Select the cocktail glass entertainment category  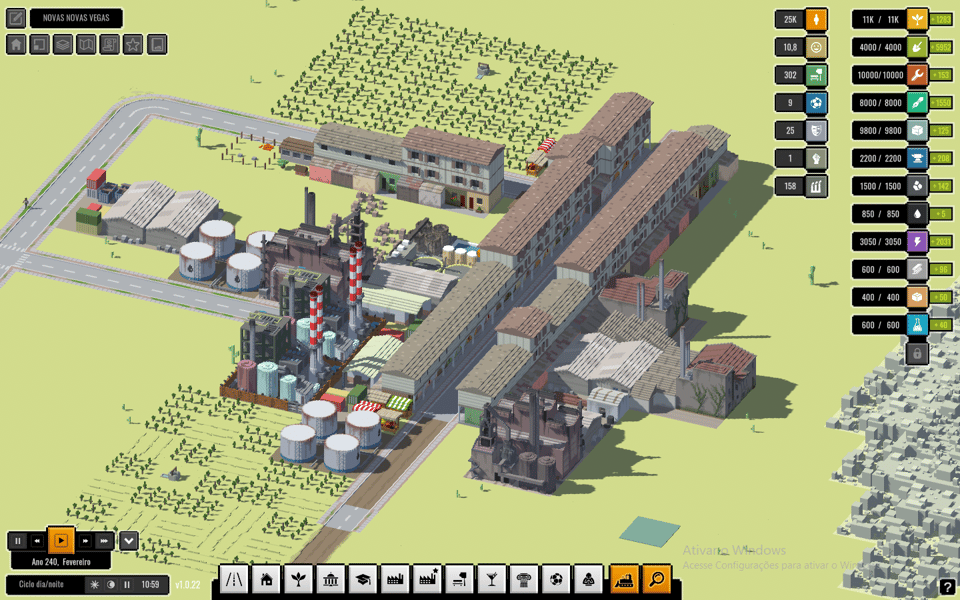[x=491, y=578]
